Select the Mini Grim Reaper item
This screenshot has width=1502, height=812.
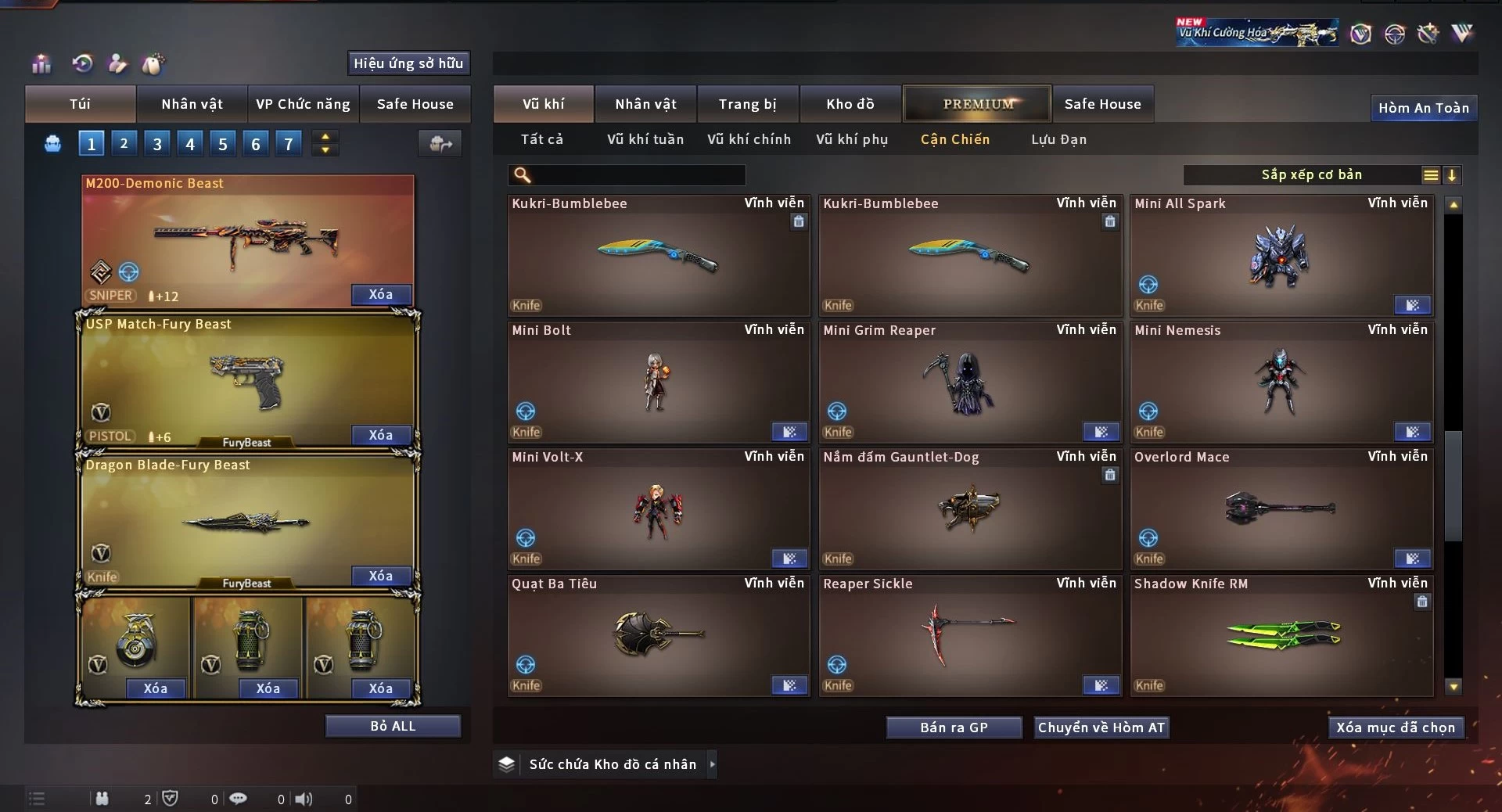point(969,383)
